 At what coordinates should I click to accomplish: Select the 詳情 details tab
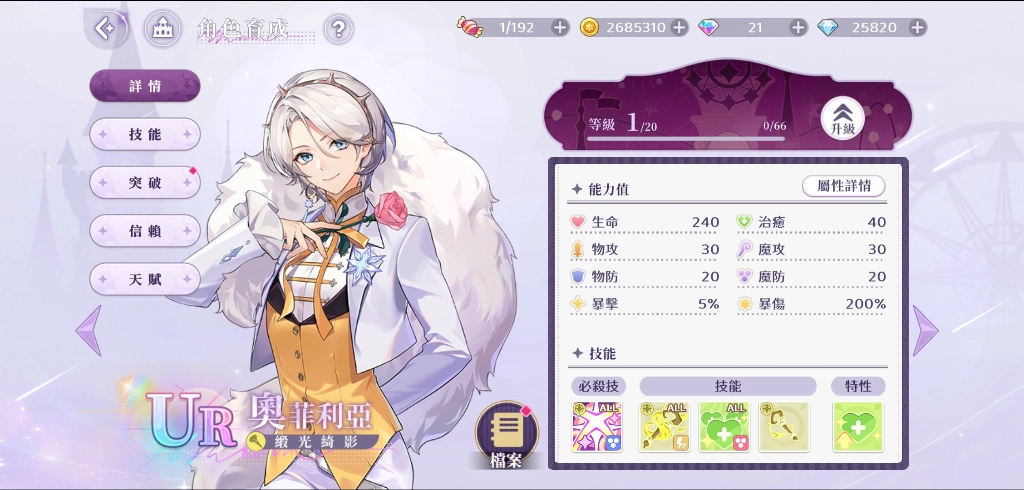coord(145,86)
